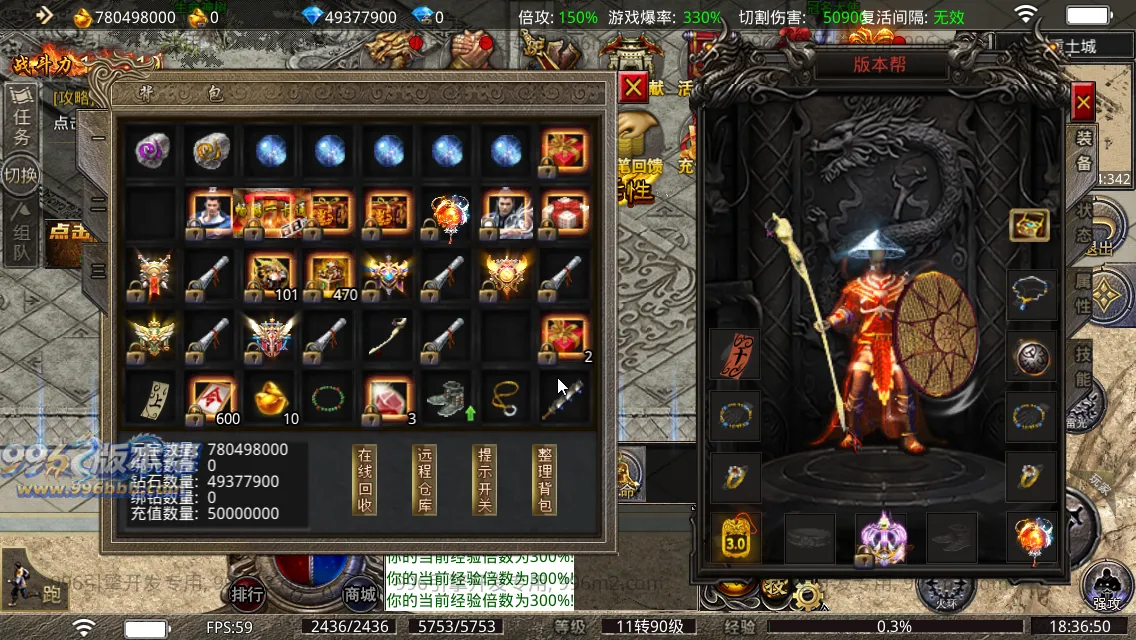The width and height of the screenshot is (1136, 640).
Task: Toggle the 提示开关 hint switch
Action: point(484,480)
